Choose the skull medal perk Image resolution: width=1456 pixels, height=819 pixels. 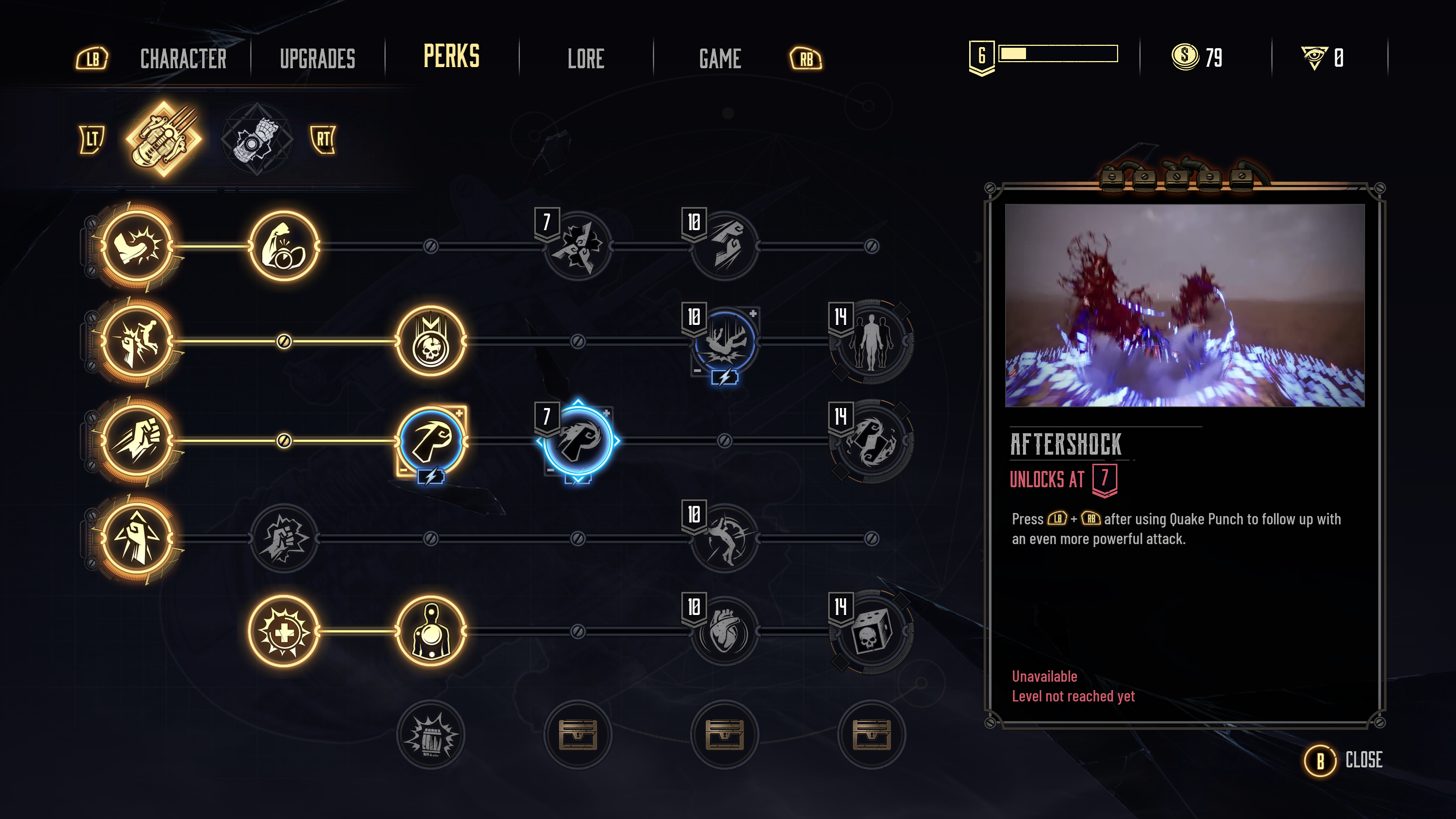point(431,341)
